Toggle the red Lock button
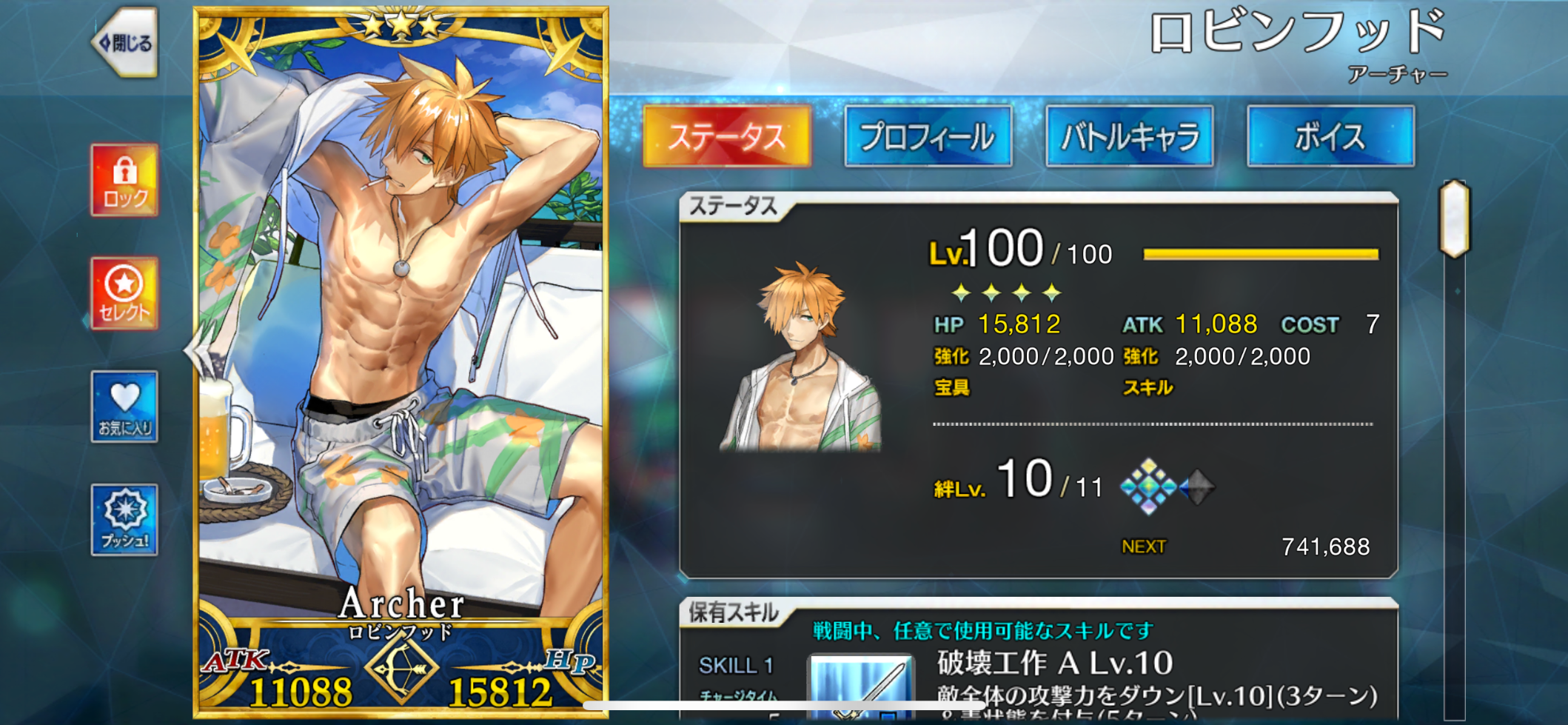The height and width of the screenshot is (725, 1568). (124, 181)
